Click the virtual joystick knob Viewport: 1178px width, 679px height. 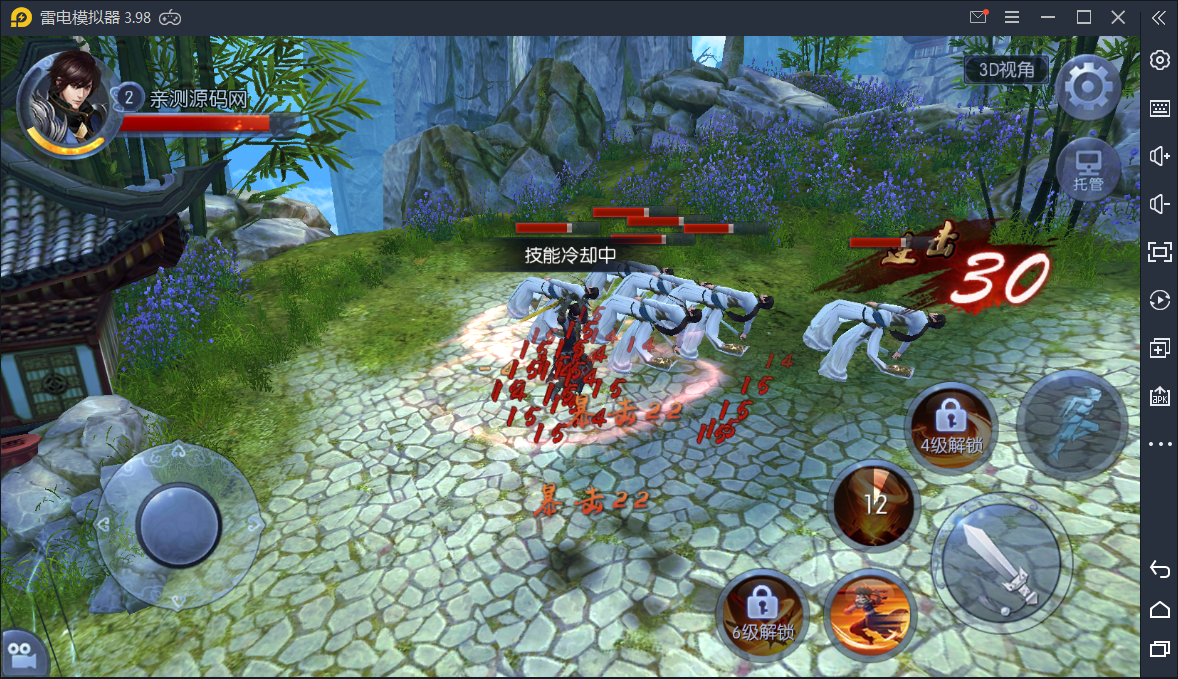[x=178, y=522]
